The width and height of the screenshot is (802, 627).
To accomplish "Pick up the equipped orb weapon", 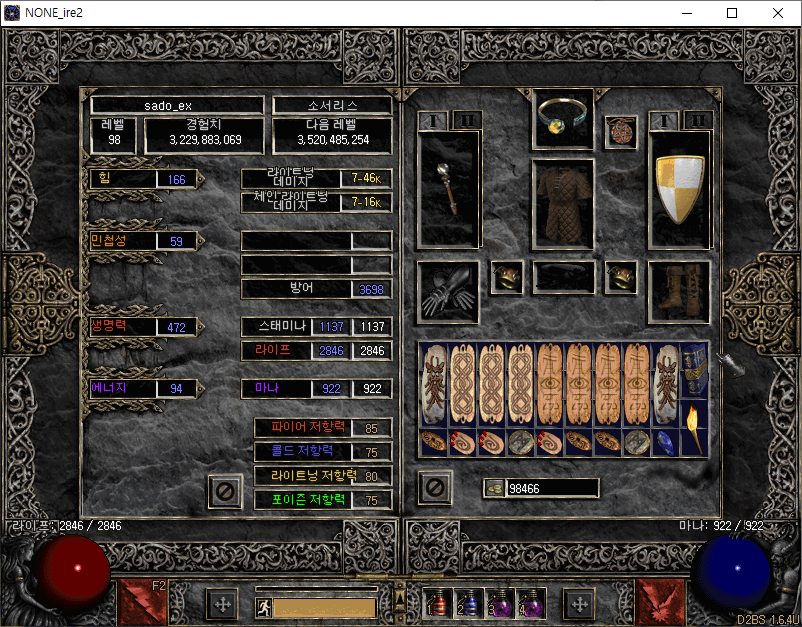I will [449, 188].
